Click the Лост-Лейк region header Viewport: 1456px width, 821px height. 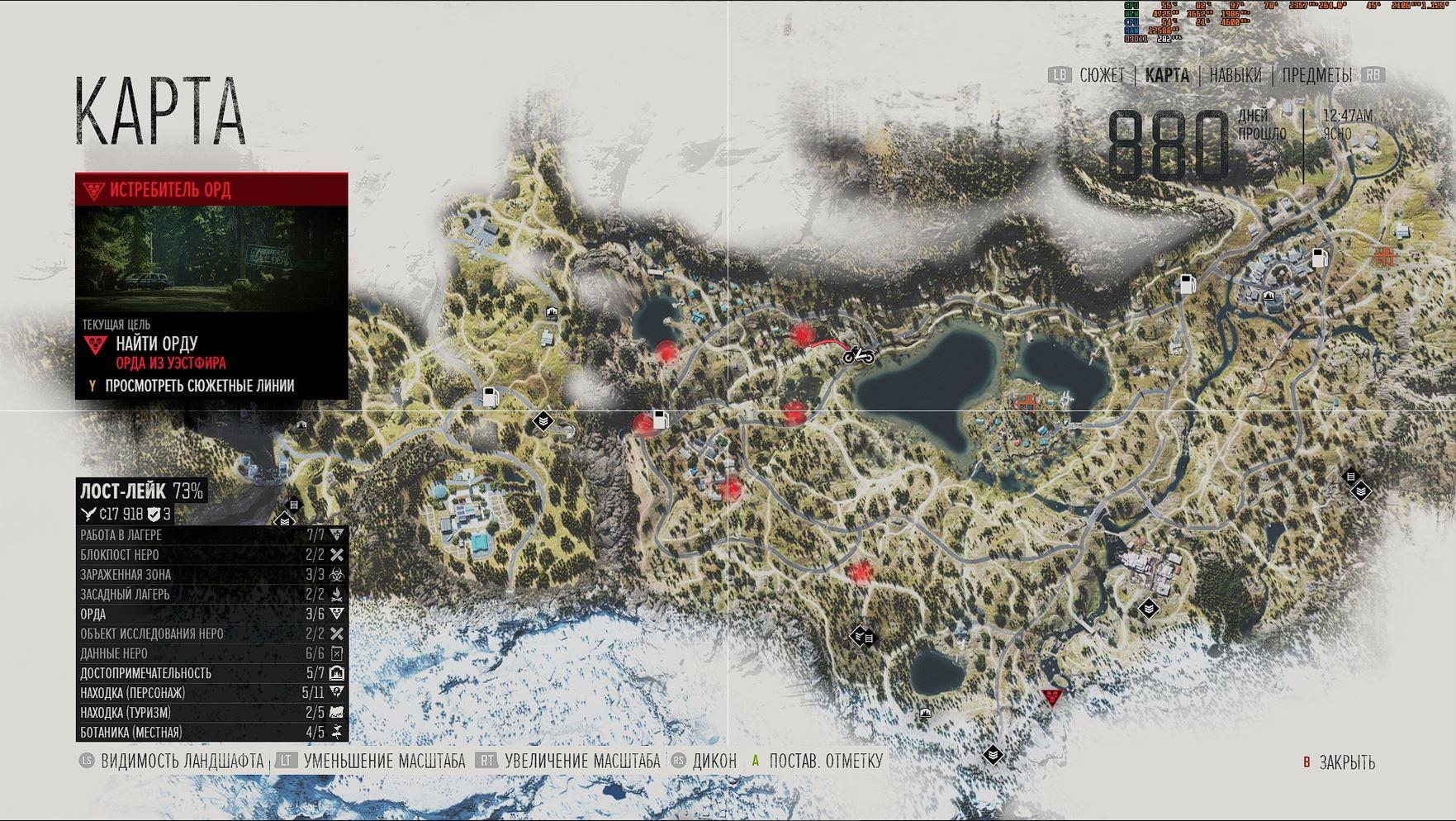click(141, 491)
